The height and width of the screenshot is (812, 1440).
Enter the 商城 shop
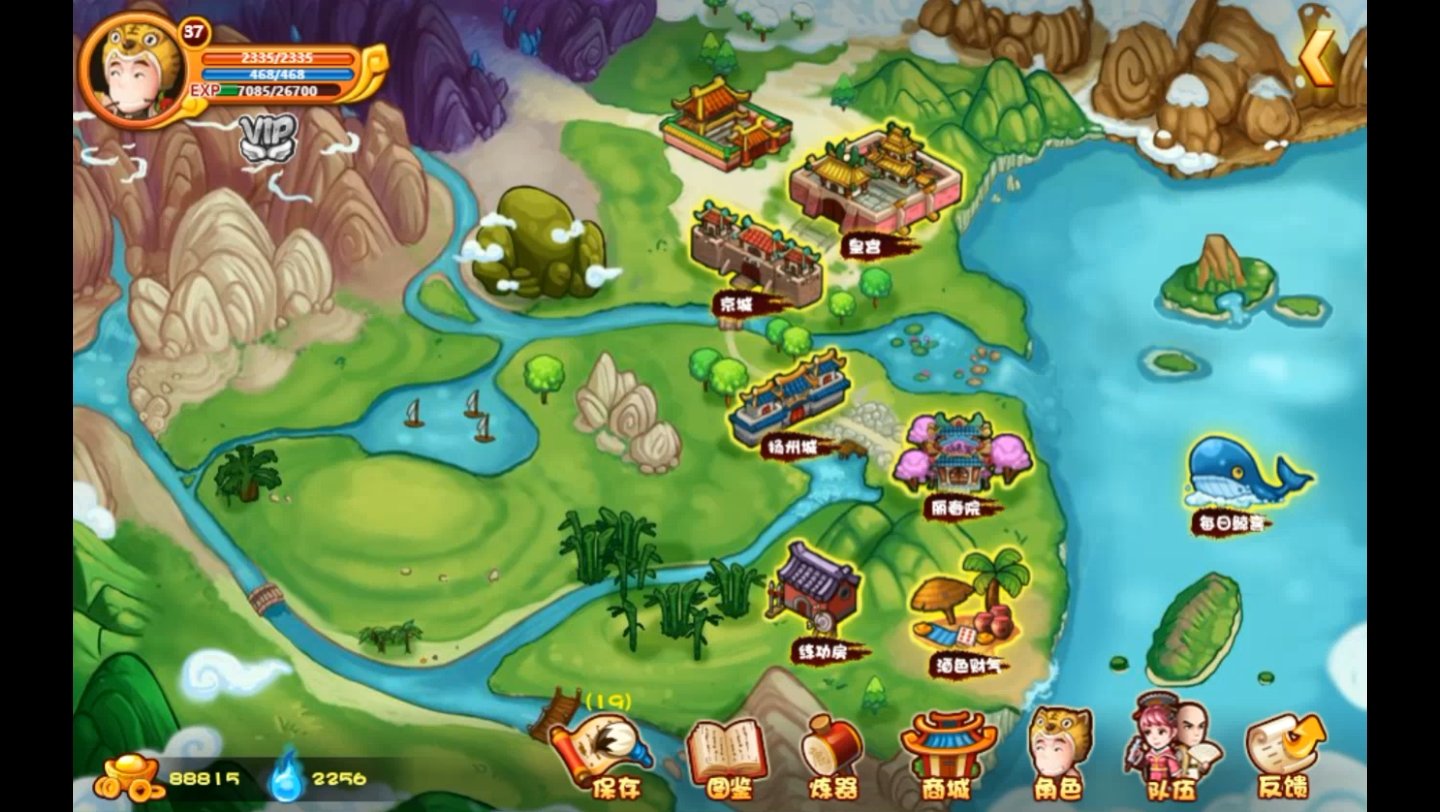(946, 755)
